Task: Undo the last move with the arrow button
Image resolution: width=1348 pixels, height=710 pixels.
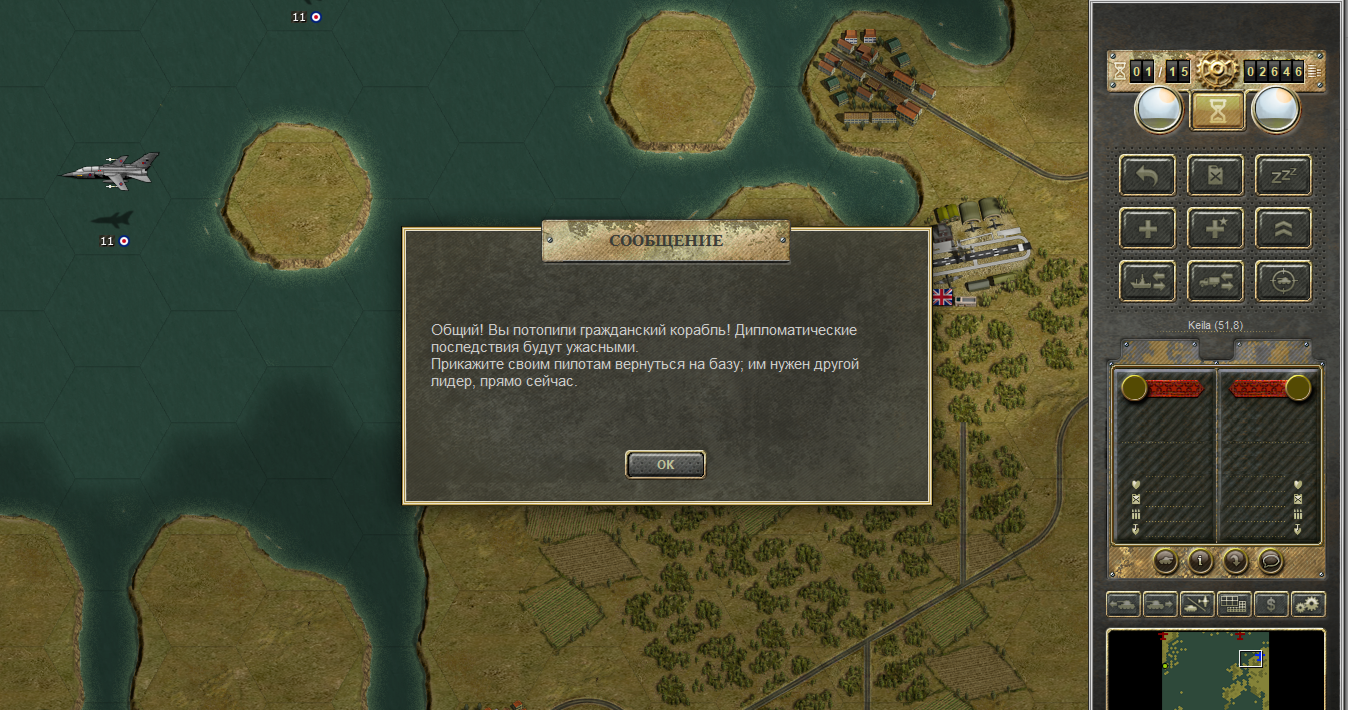Action: (x=1148, y=175)
